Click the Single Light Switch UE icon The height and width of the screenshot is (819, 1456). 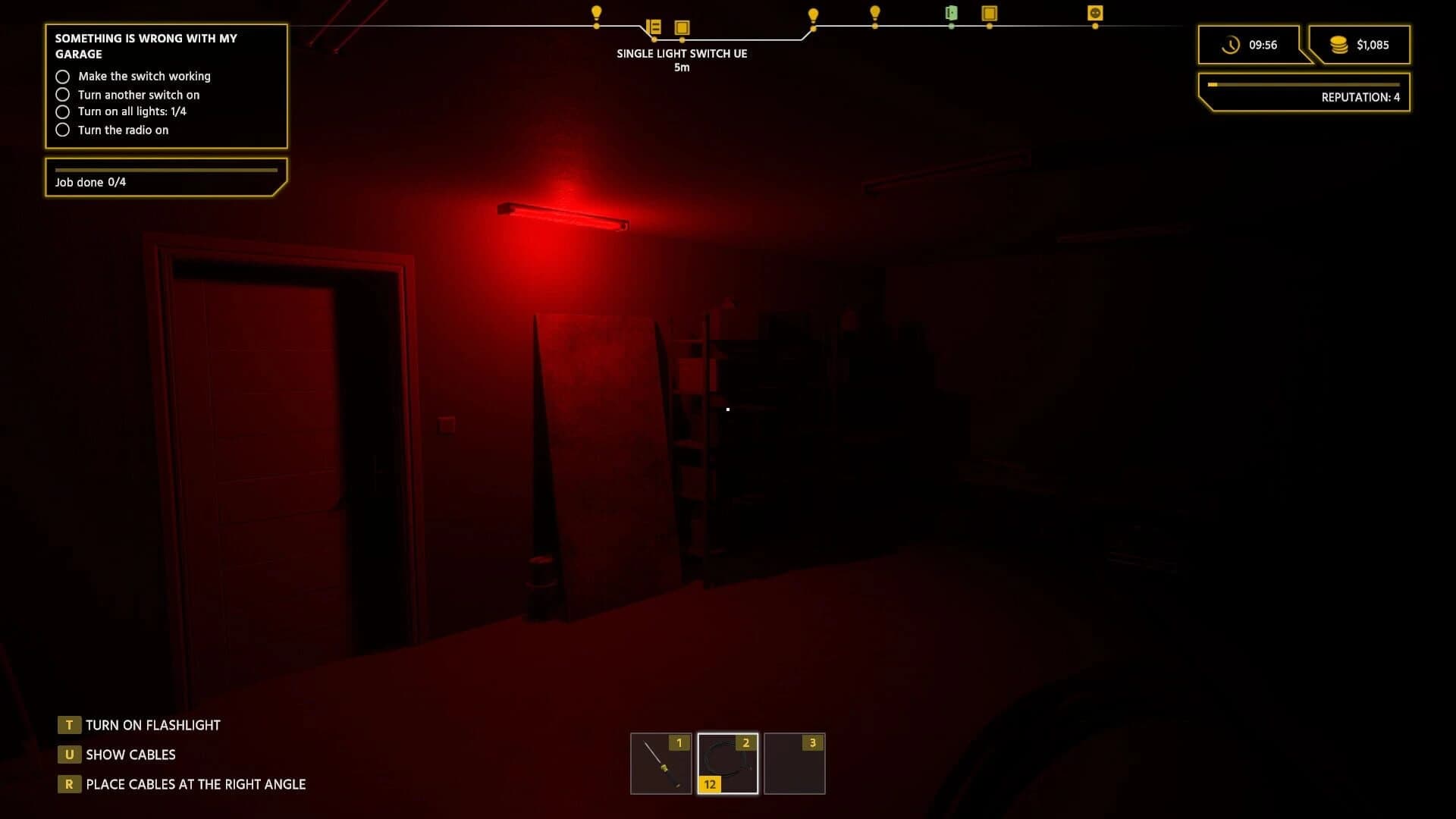tap(681, 27)
